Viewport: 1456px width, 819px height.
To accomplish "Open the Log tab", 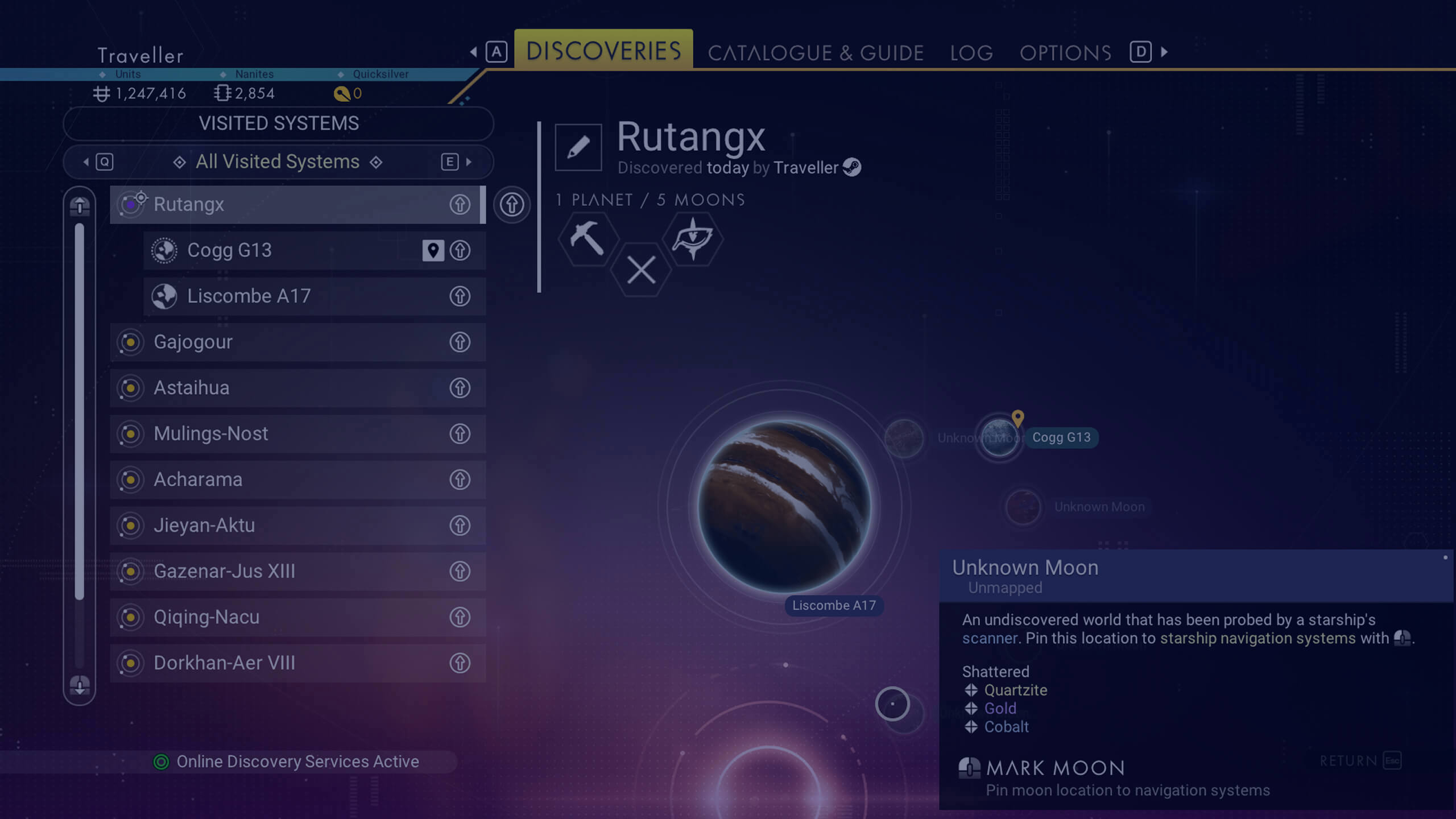I will [x=971, y=53].
